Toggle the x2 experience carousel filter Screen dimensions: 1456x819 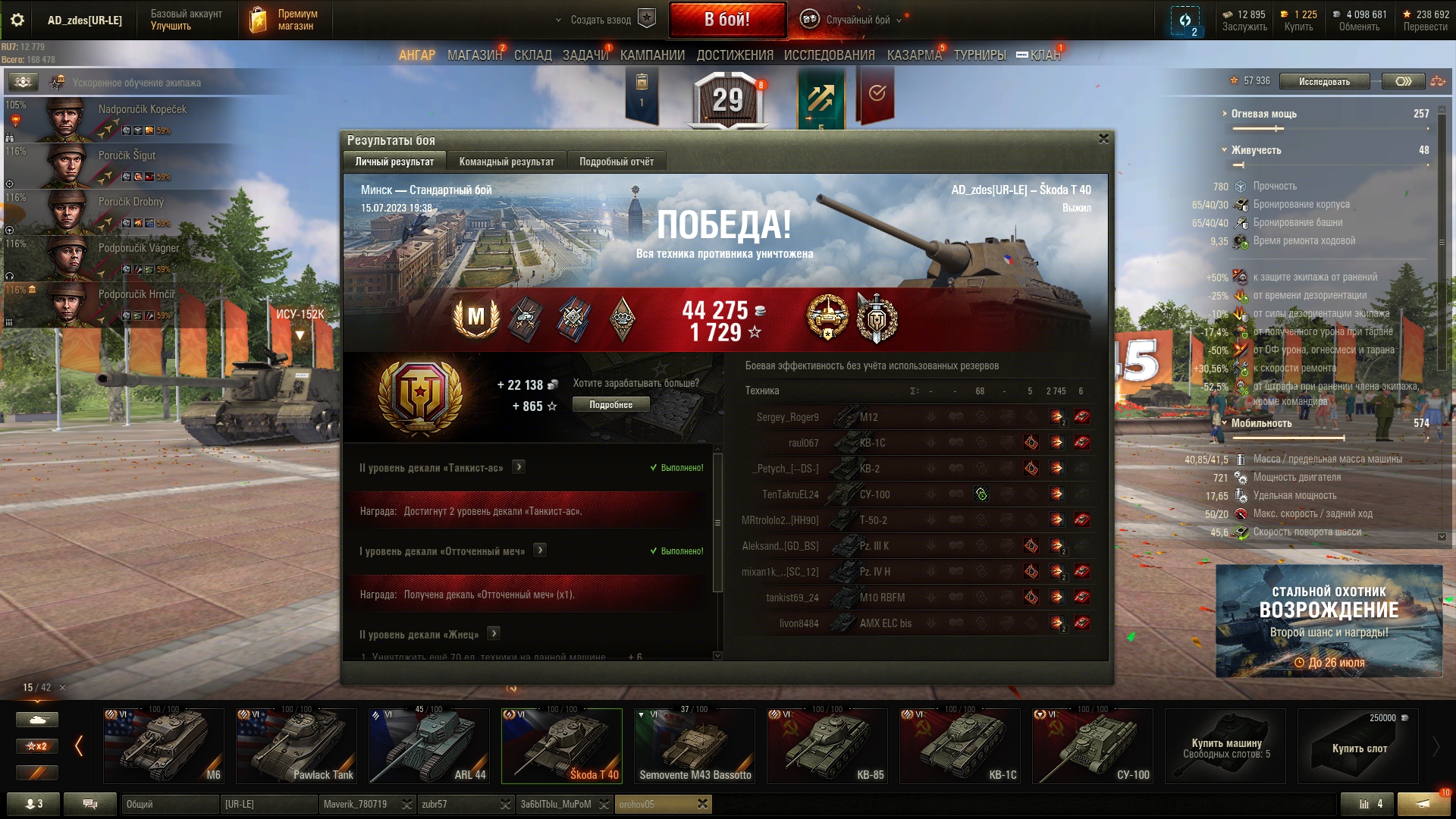point(36,746)
